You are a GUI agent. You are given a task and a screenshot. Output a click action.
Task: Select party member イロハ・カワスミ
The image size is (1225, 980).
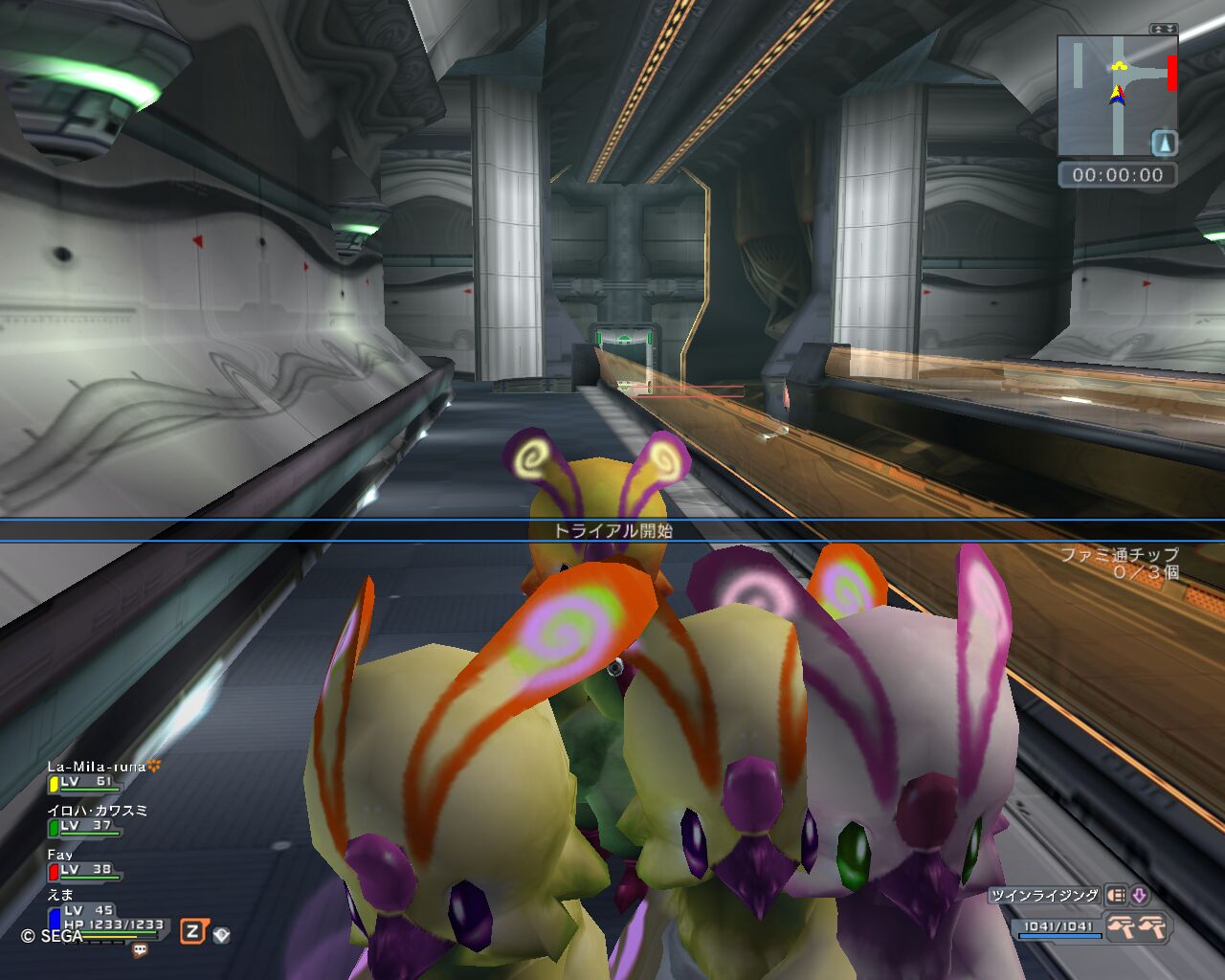tap(98, 811)
